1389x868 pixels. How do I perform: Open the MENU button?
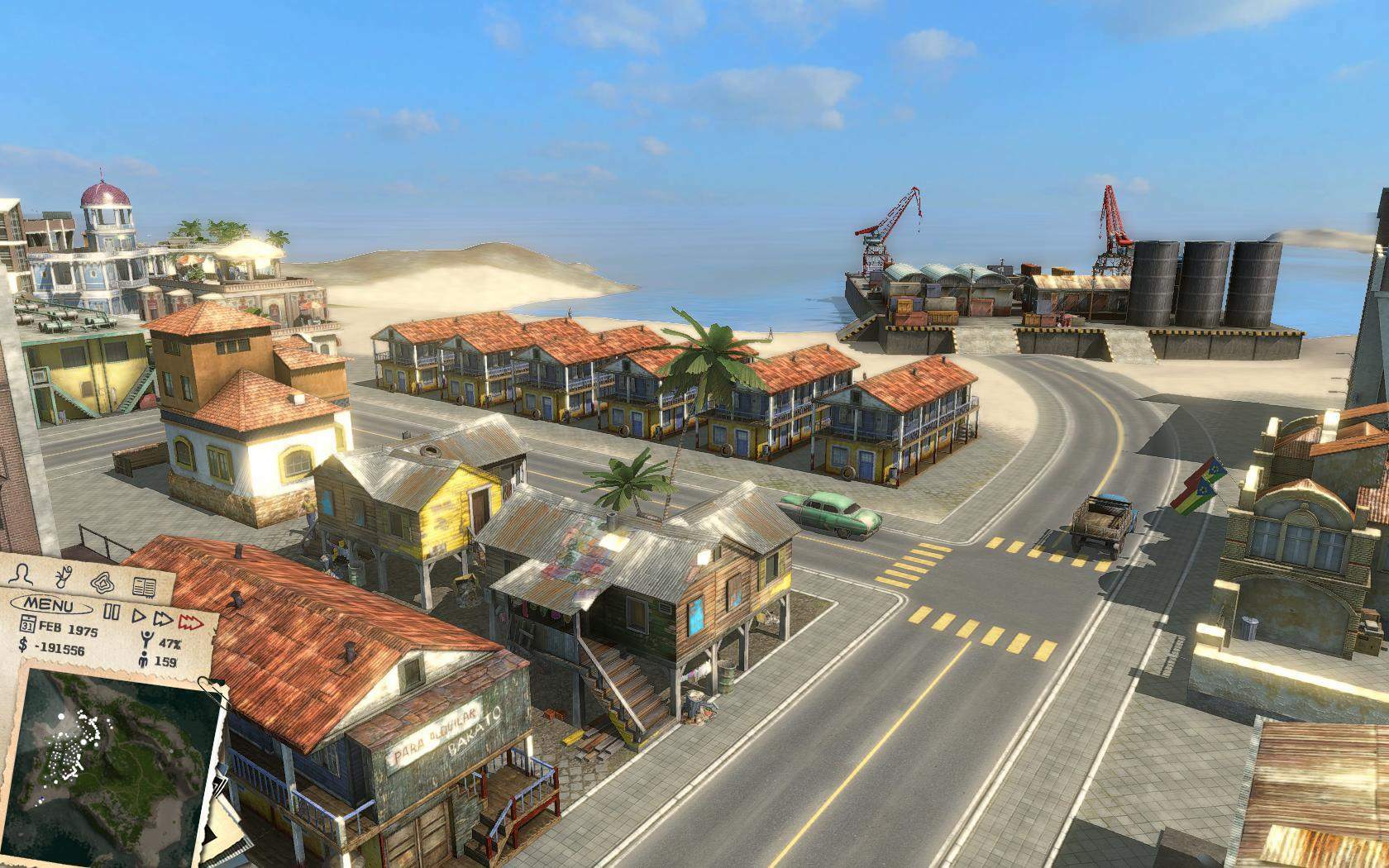coord(49,604)
